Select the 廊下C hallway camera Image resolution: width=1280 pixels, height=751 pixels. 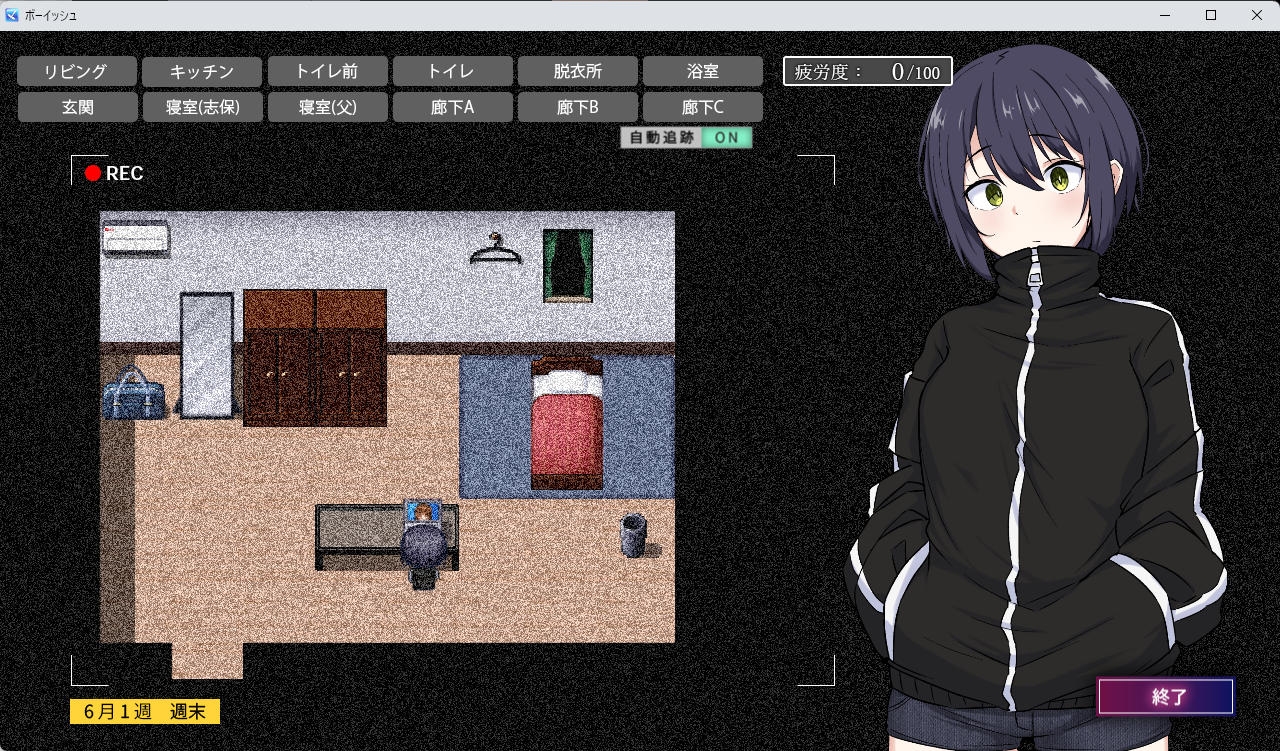click(x=702, y=107)
